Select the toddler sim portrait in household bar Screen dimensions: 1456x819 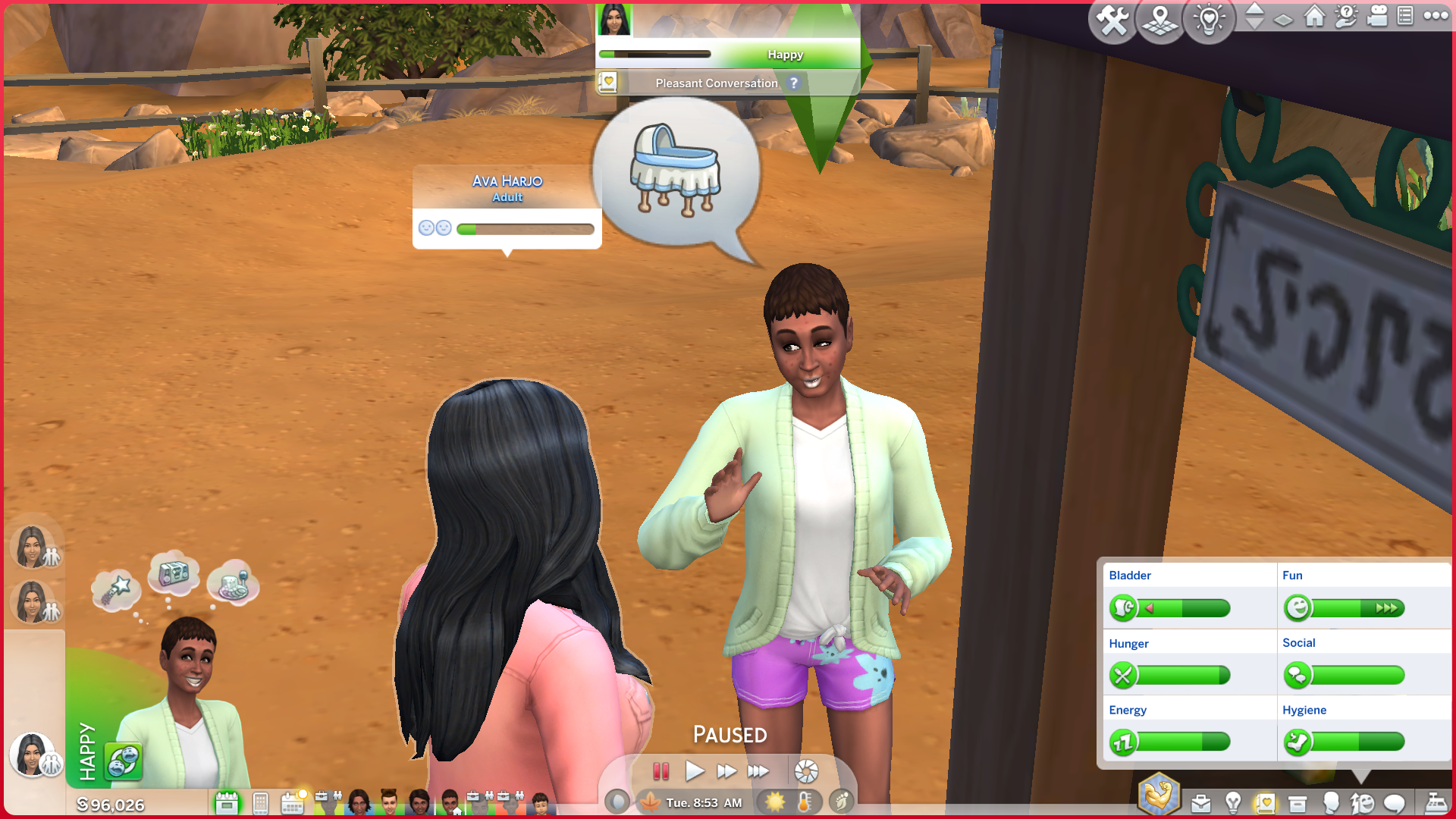click(540, 803)
